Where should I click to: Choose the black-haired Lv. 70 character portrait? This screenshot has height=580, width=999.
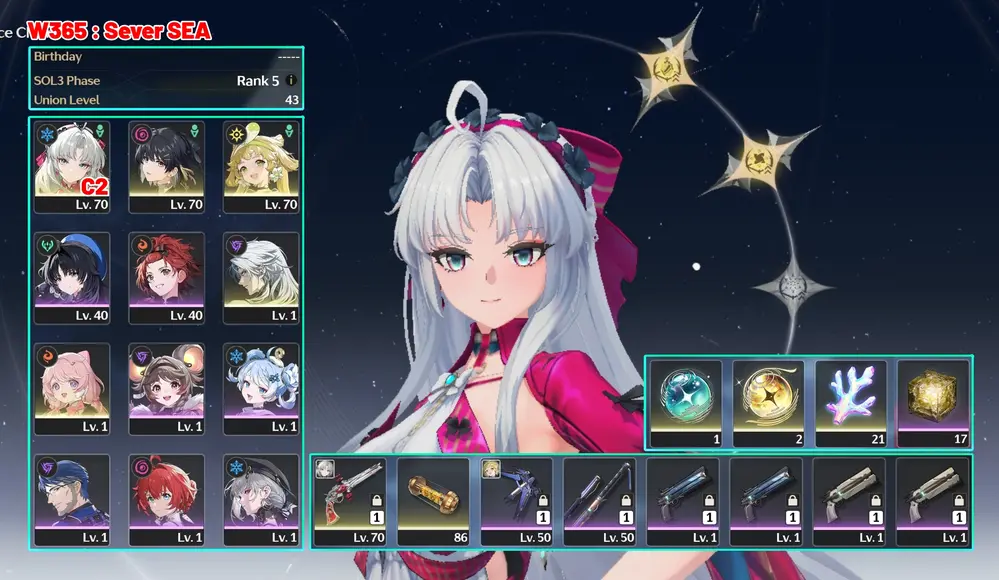point(167,166)
